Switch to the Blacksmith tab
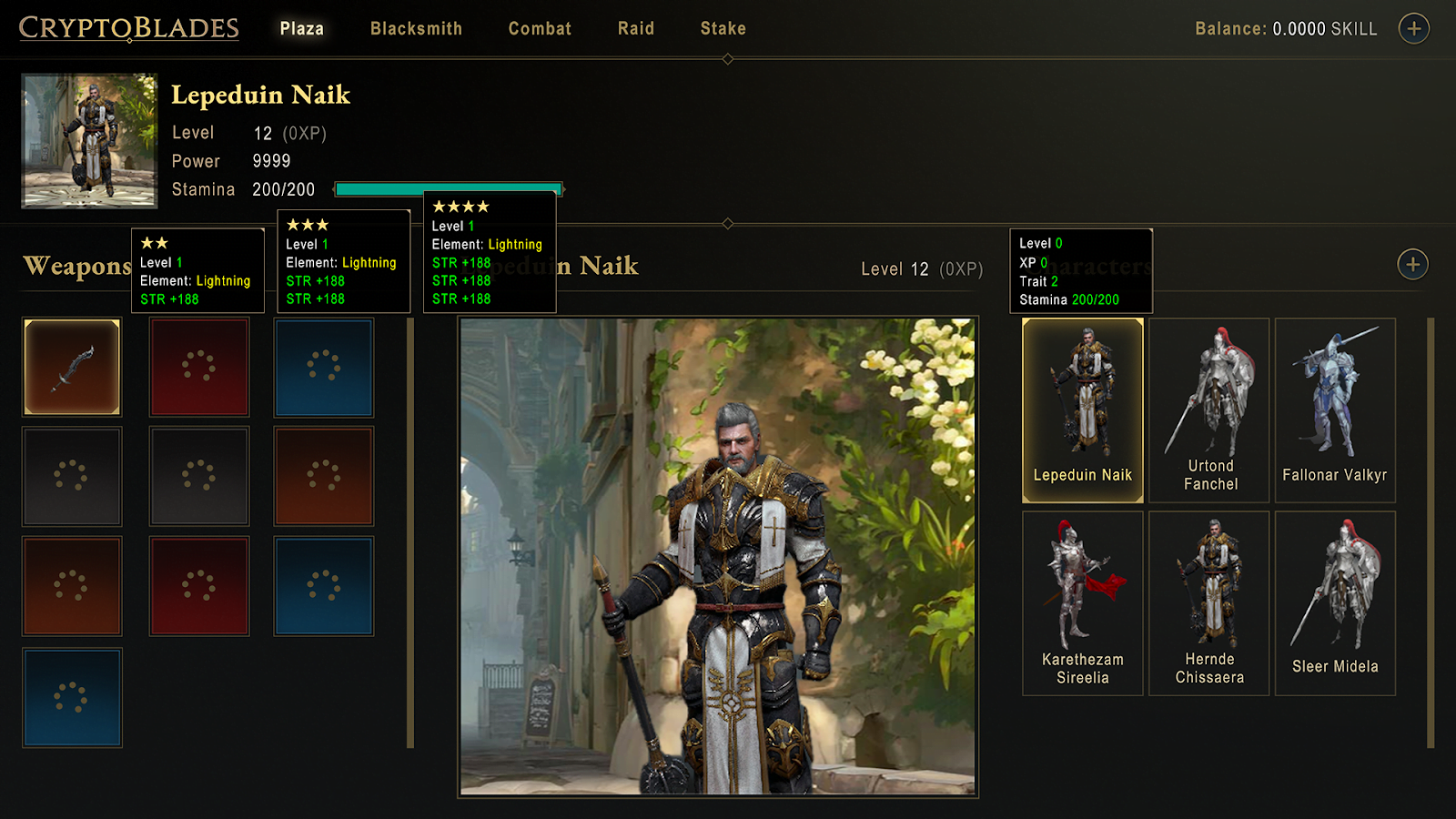Screen dimensions: 1456x819 pyautogui.click(x=416, y=28)
